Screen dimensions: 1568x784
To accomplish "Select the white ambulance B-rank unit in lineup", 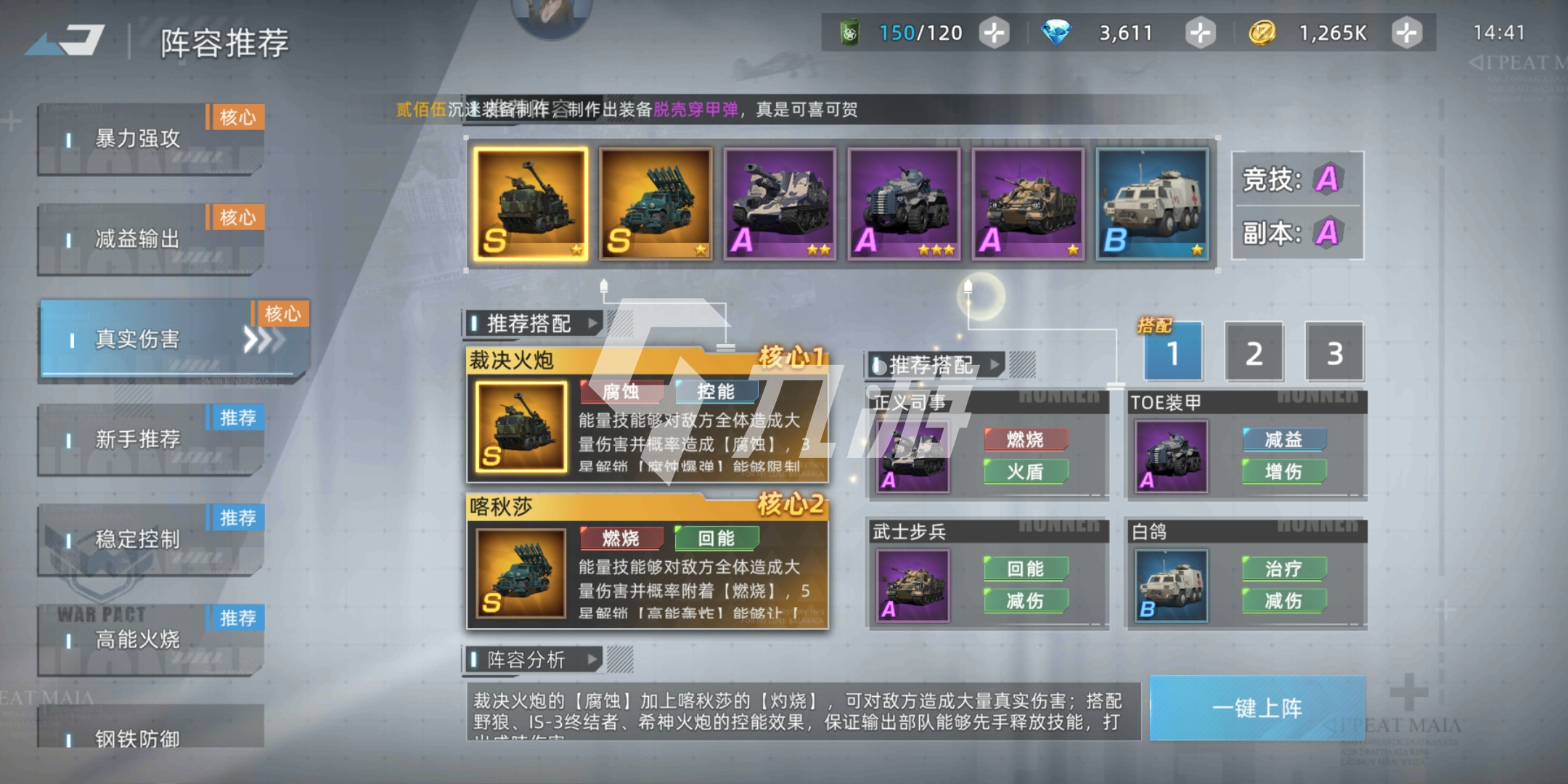I will [1152, 203].
